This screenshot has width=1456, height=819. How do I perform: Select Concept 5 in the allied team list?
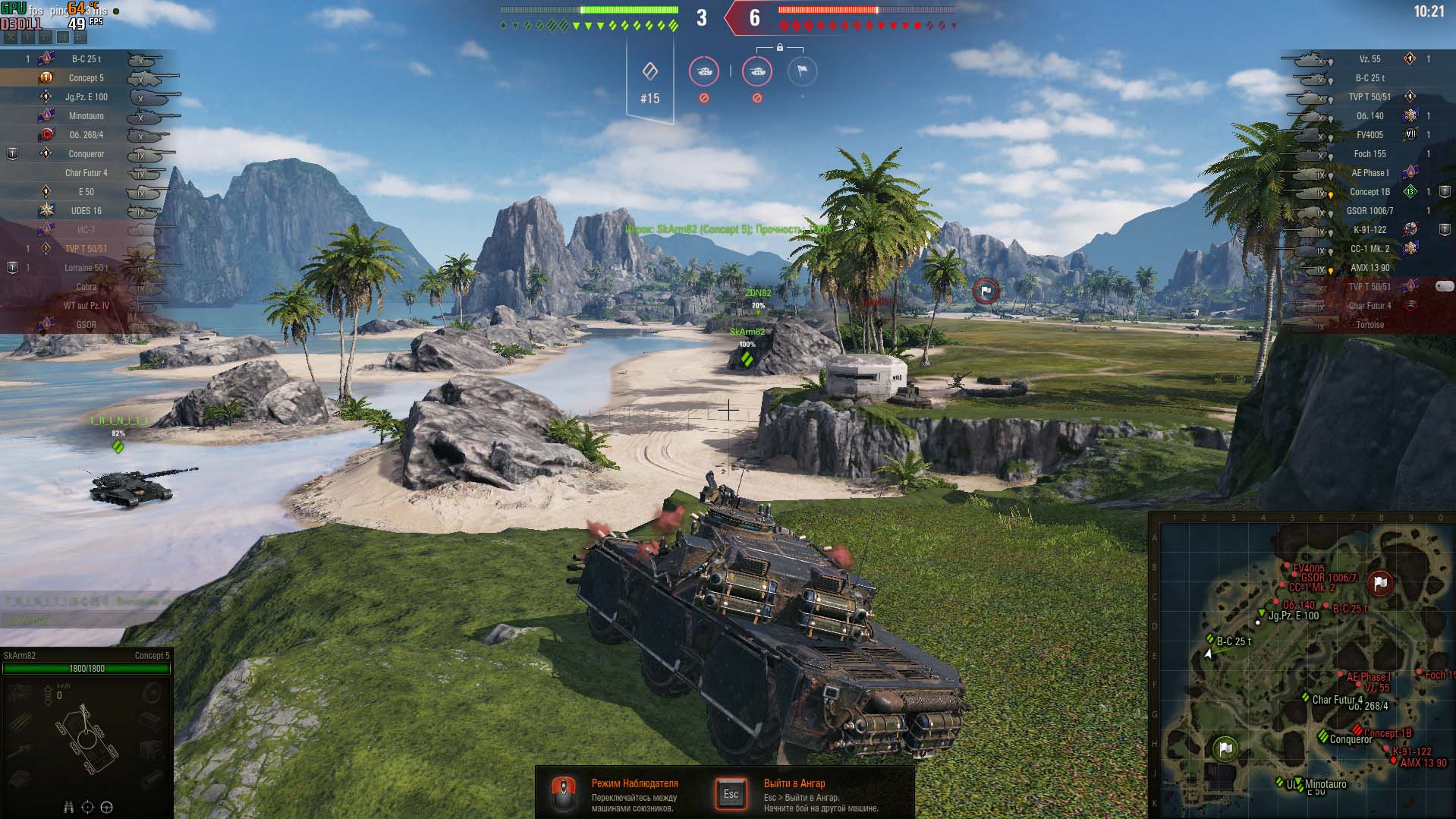click(86, 78)
